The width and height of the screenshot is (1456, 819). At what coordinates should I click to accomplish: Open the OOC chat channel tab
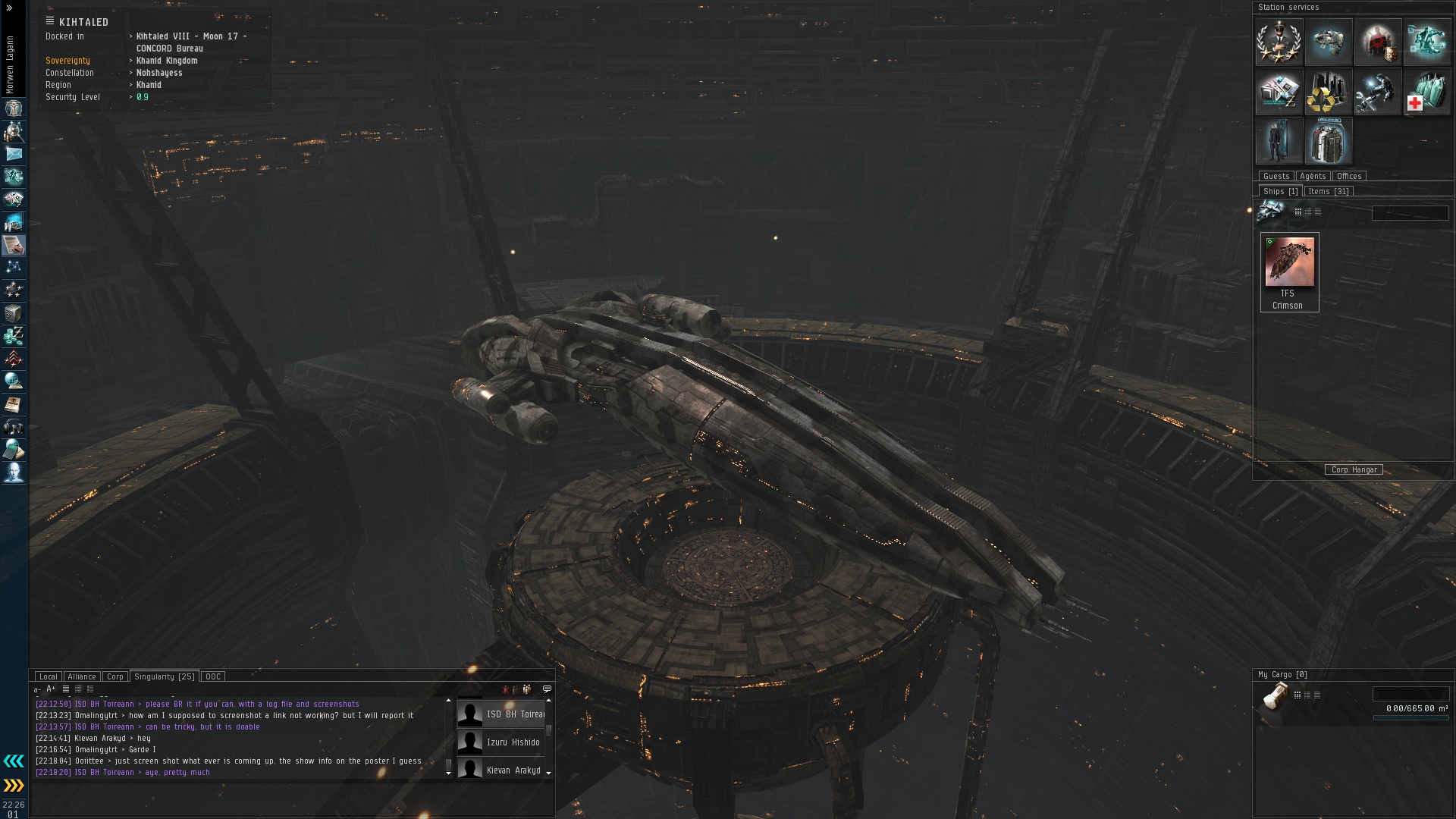pyautogui.click(x=213, y=676)
